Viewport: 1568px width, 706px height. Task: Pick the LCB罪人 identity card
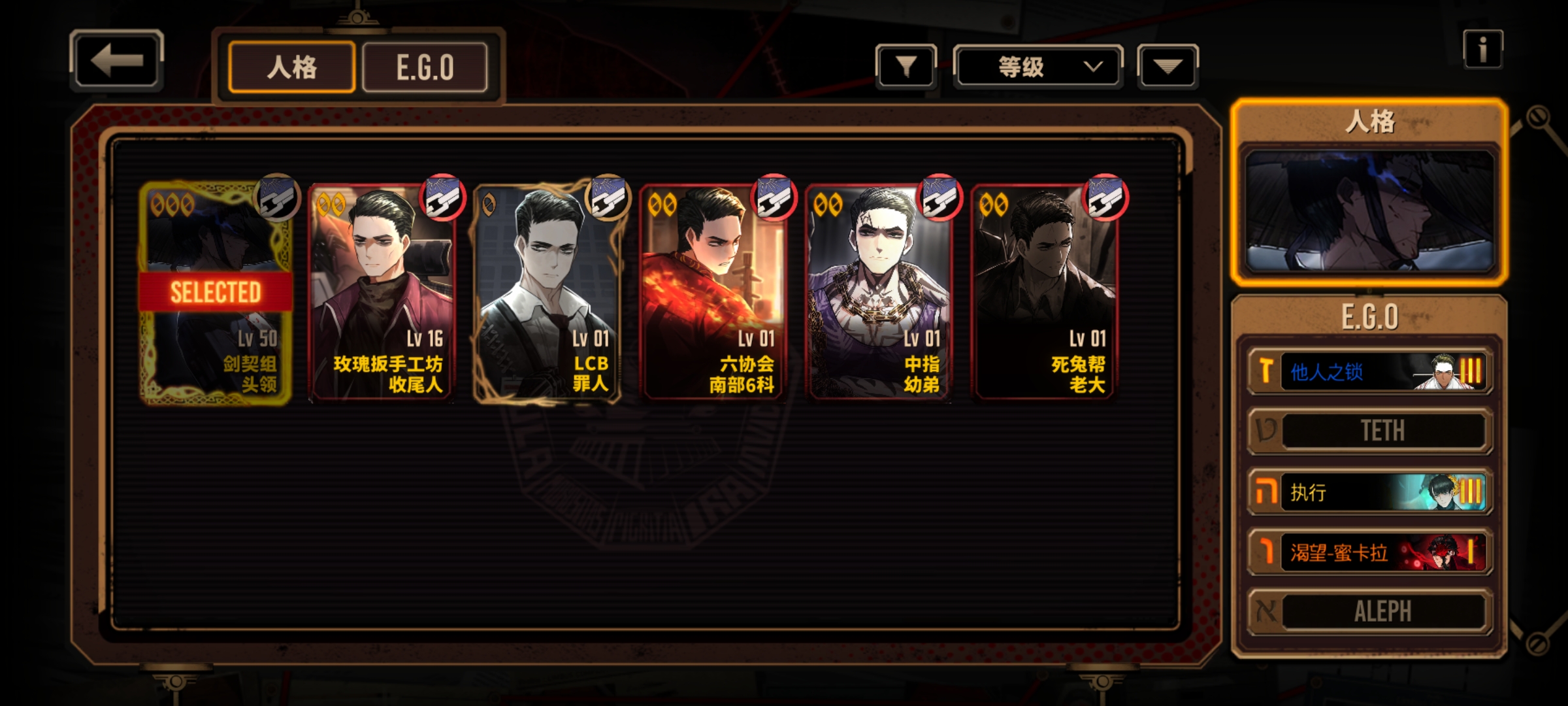547,294
